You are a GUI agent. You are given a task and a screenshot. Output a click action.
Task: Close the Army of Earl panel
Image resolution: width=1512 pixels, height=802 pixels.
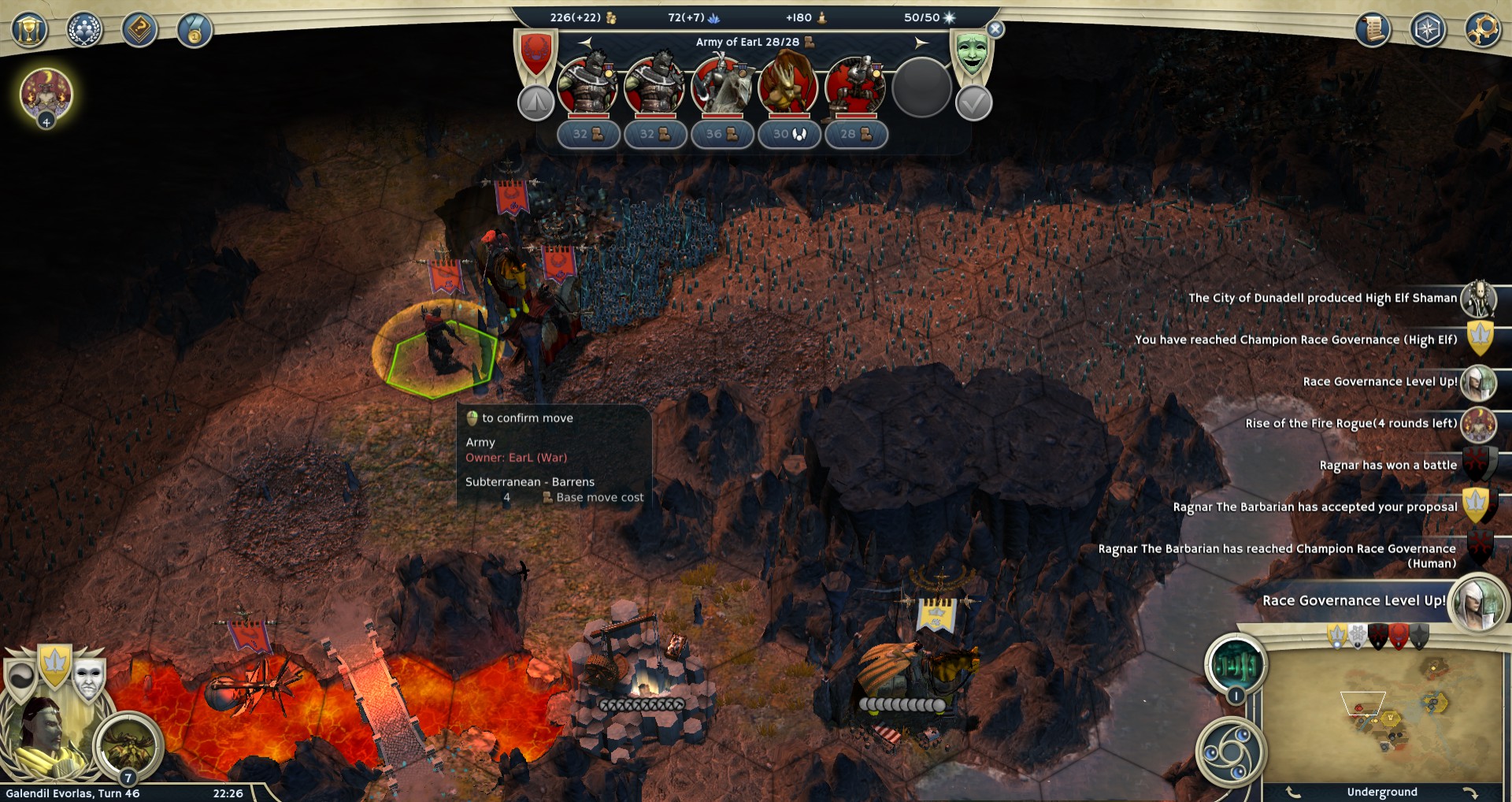click(x=995, y=30)
